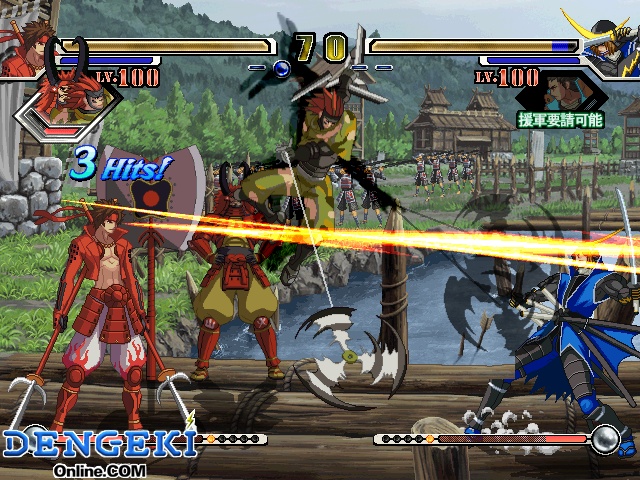Screen dimensions: 640x480
Task: Open the Dengeki Online.com watermark logo
Action: click(x=98, y=453)
